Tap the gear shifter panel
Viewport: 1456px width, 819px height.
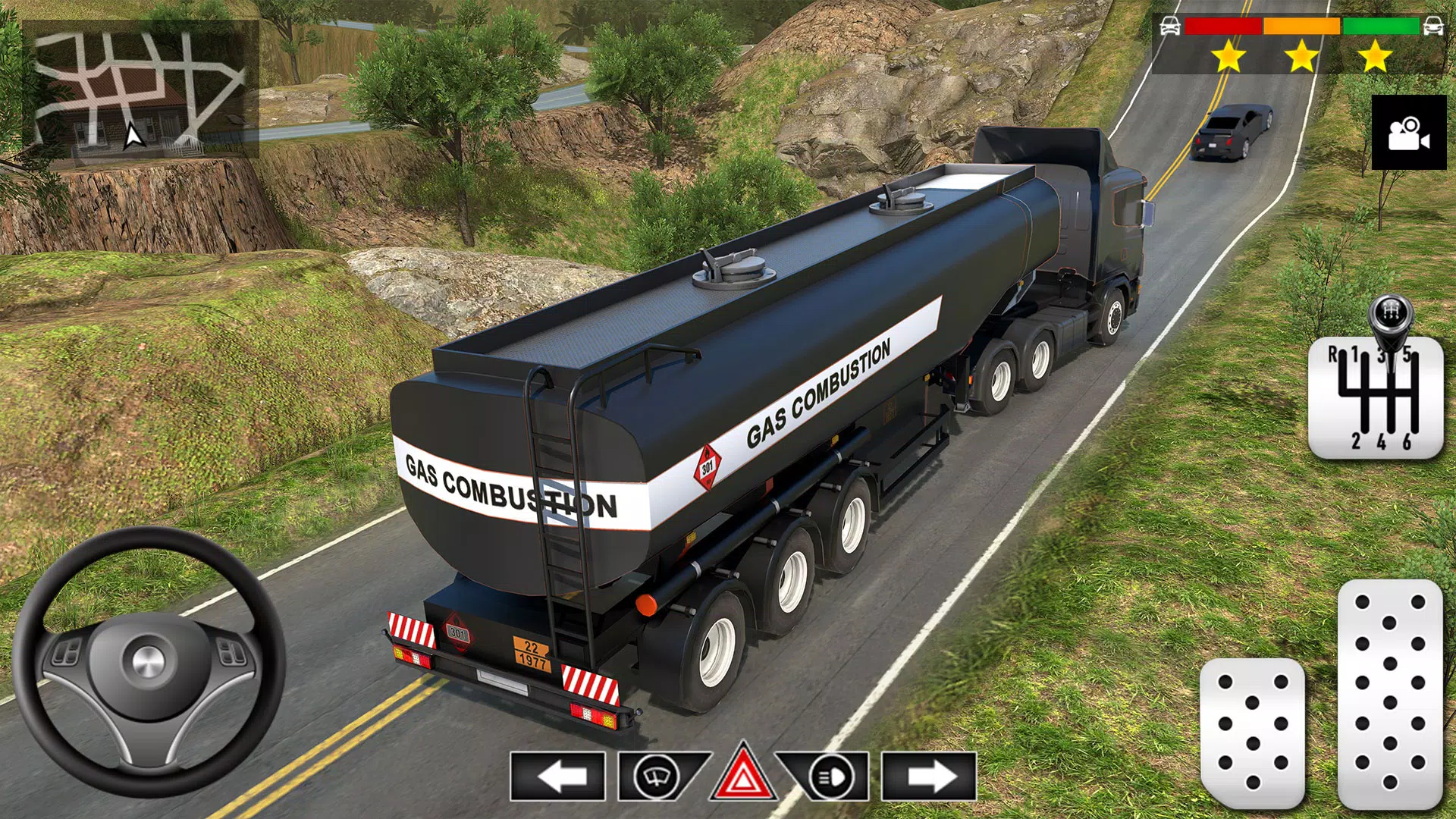click(1375, 397)
